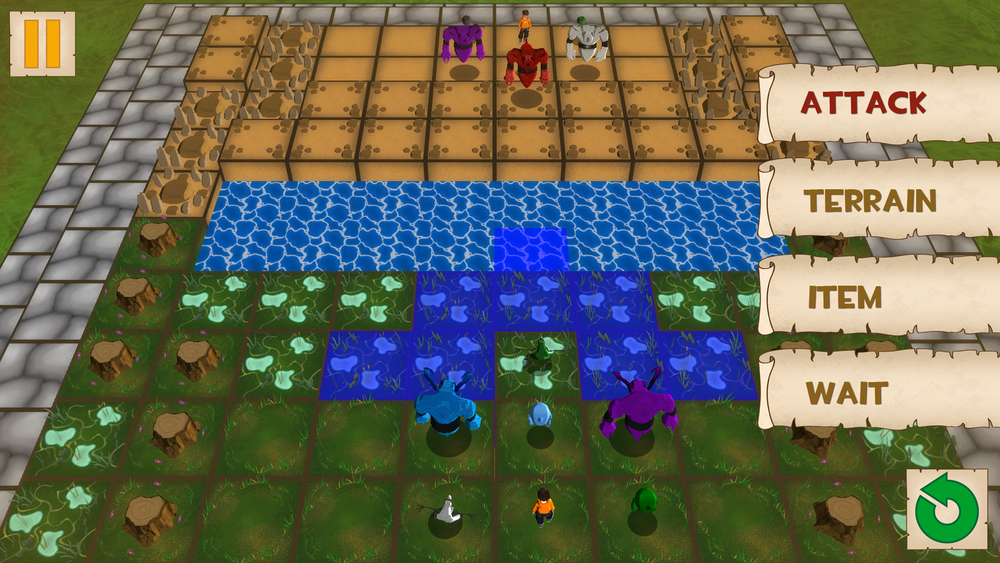The height and width of the screenshot is (563, 1000).
Task: Click the green undo arrow button
Action: (946, 509)
